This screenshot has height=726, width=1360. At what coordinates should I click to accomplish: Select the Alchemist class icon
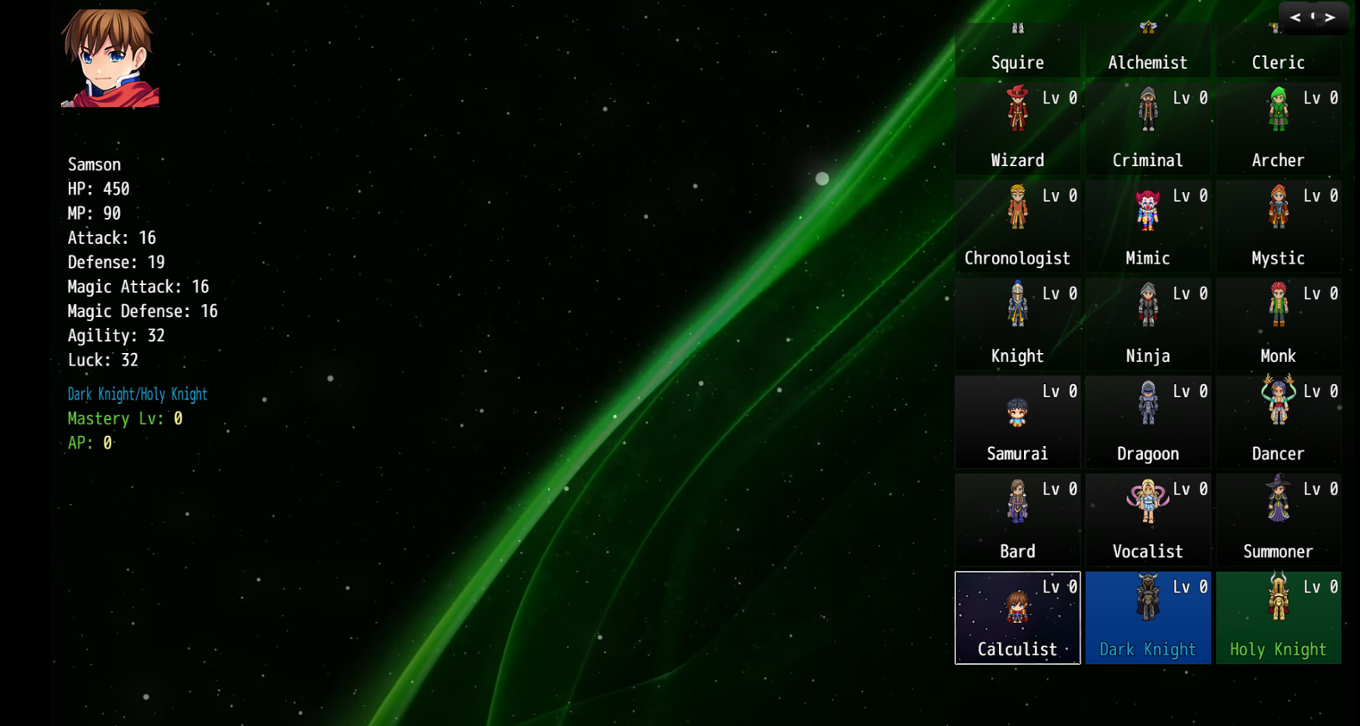click(1147, 27)
